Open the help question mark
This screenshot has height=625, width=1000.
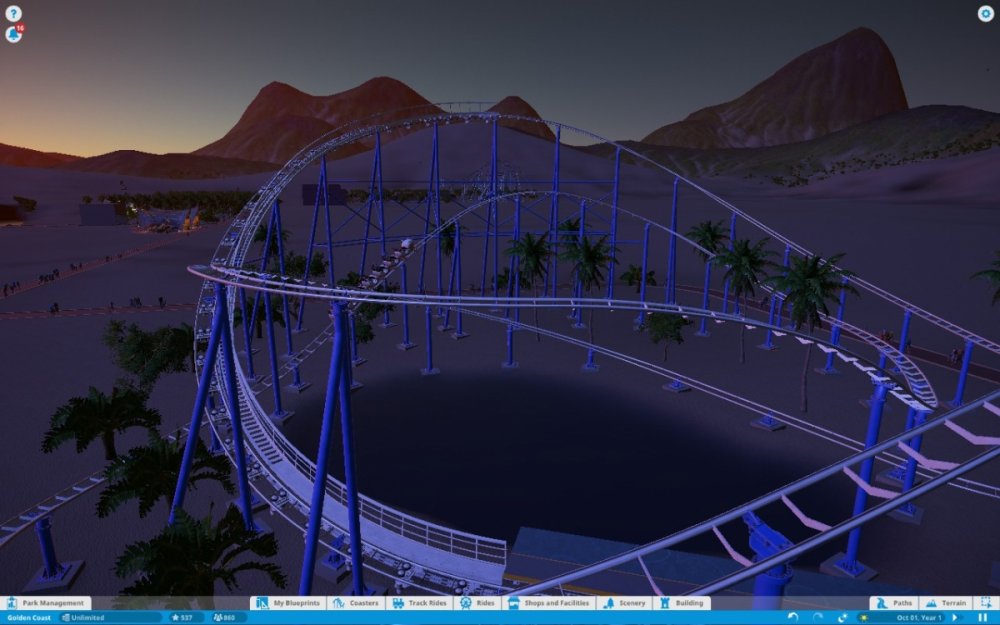click(14, 13)
